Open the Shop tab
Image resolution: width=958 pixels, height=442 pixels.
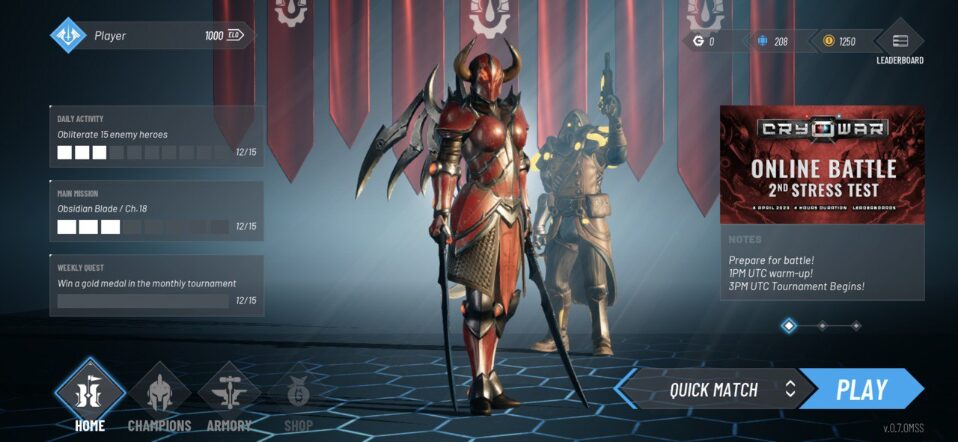(297, 397)
